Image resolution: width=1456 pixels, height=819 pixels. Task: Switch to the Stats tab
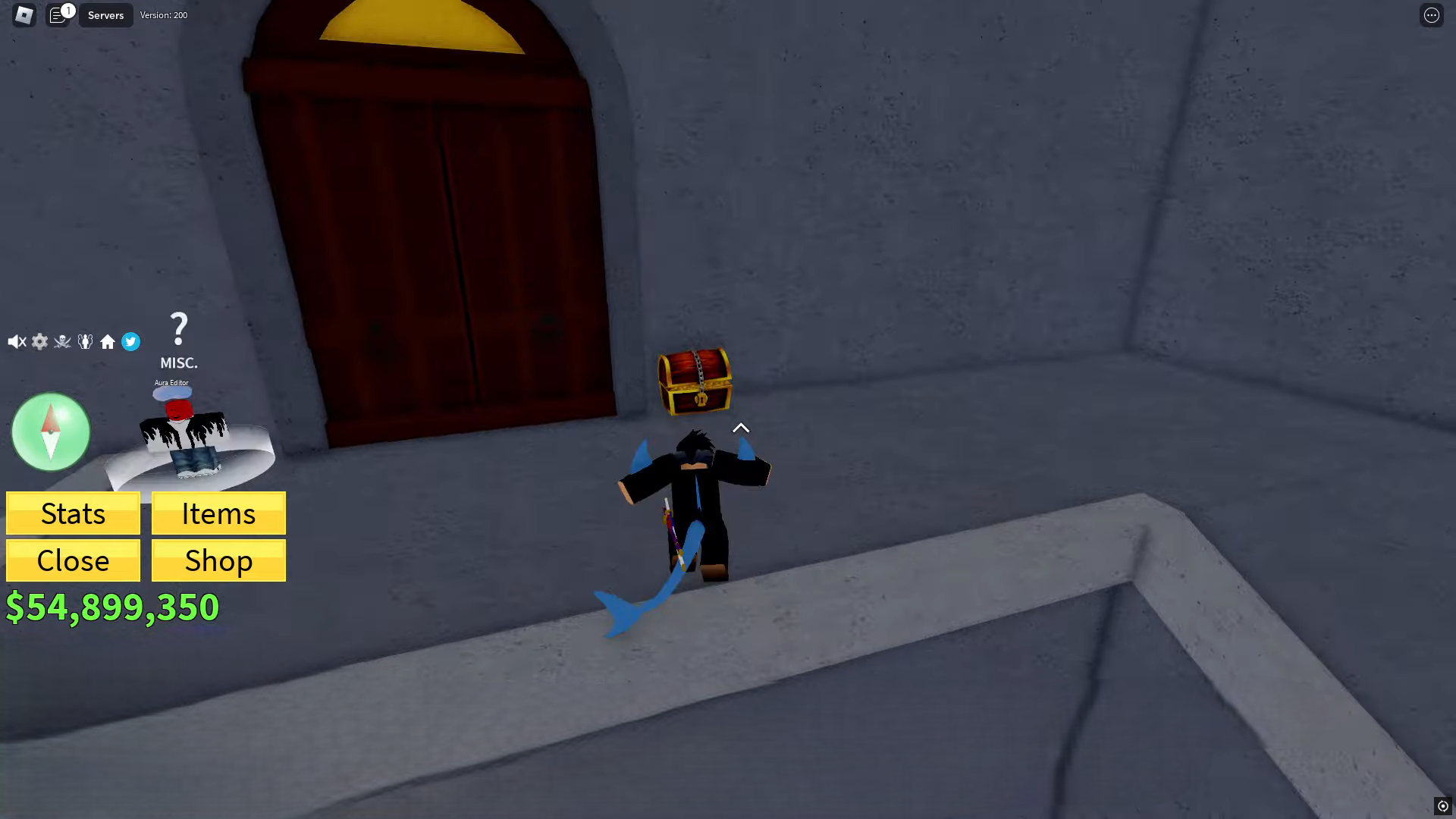tap(72, 513)
